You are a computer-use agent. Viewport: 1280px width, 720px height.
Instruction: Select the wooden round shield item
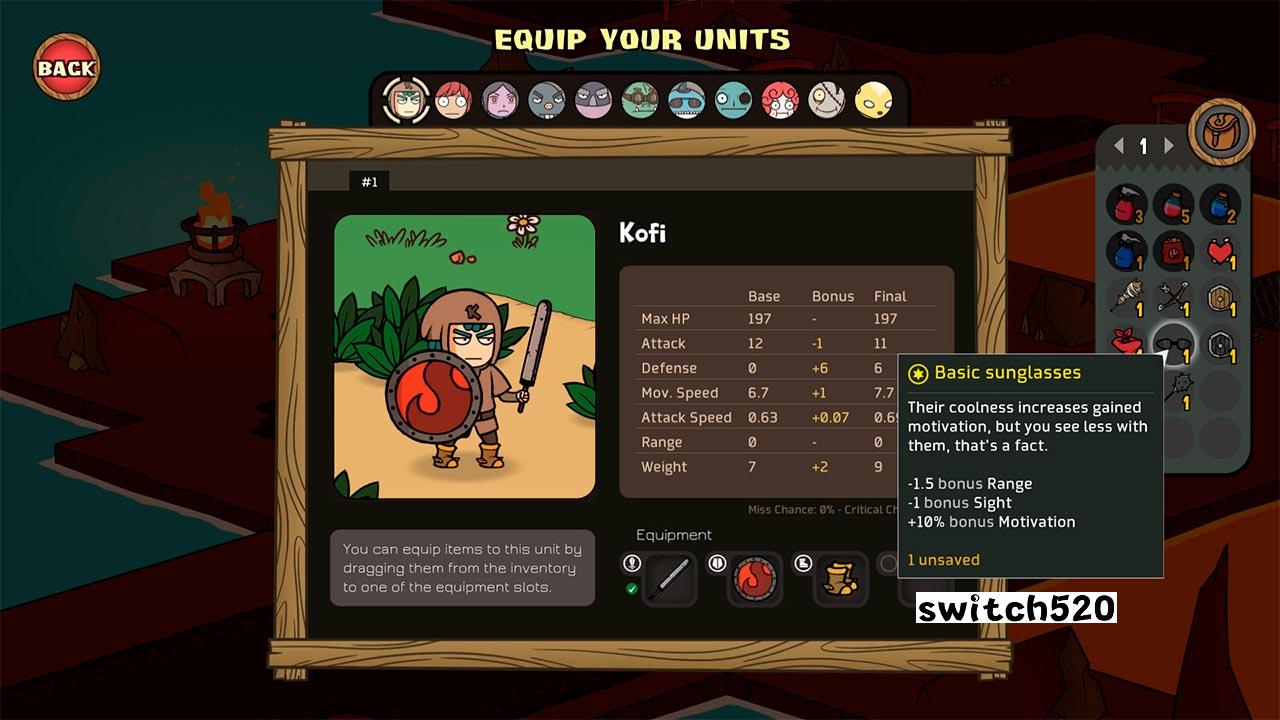[1220, 297]
